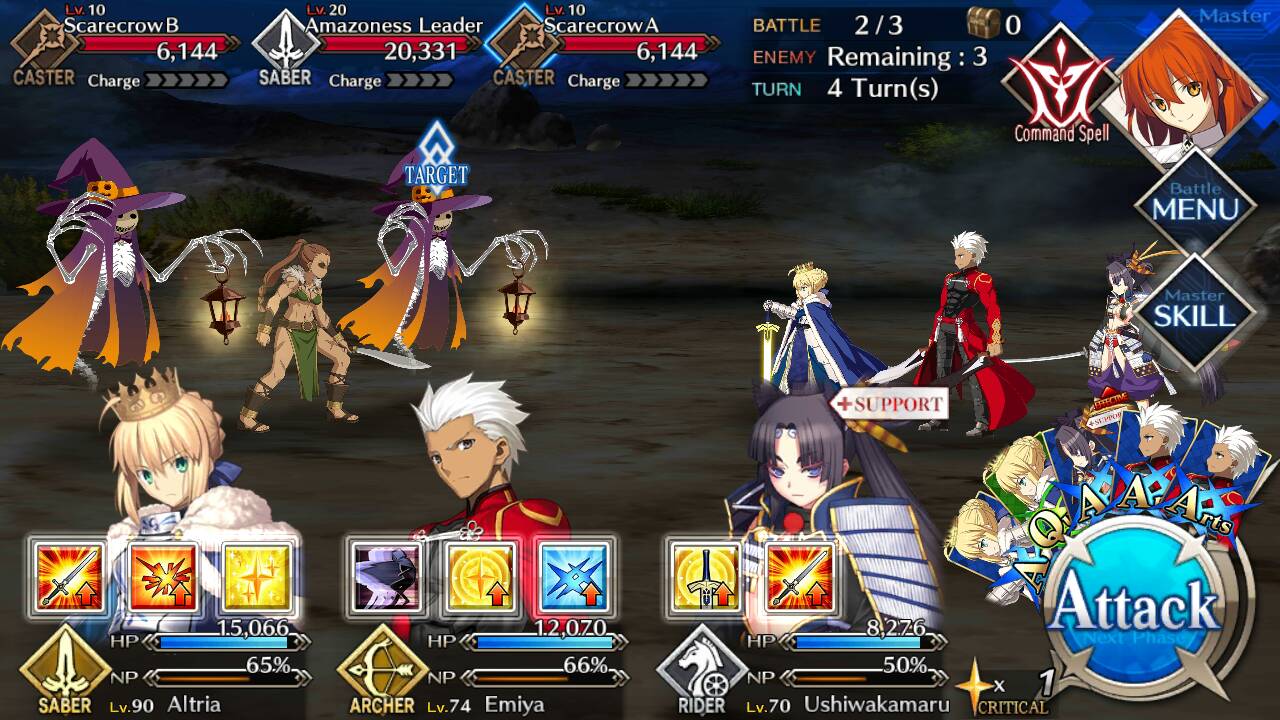Activate Altria's yellow sparkle skill
Screen dimensions: 1280x720
258,578
